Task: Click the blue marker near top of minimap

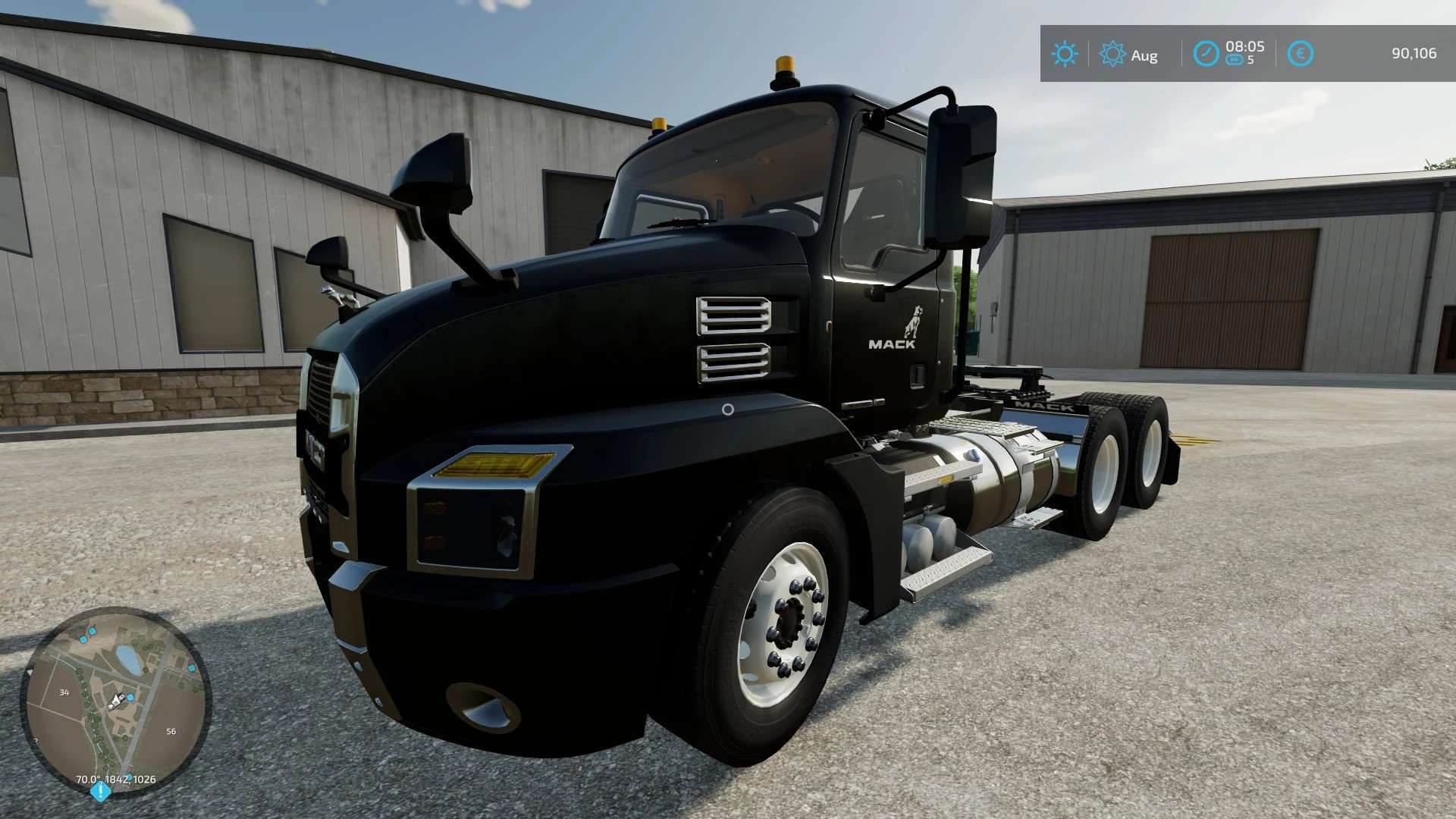Action: (x=93, y=632)
